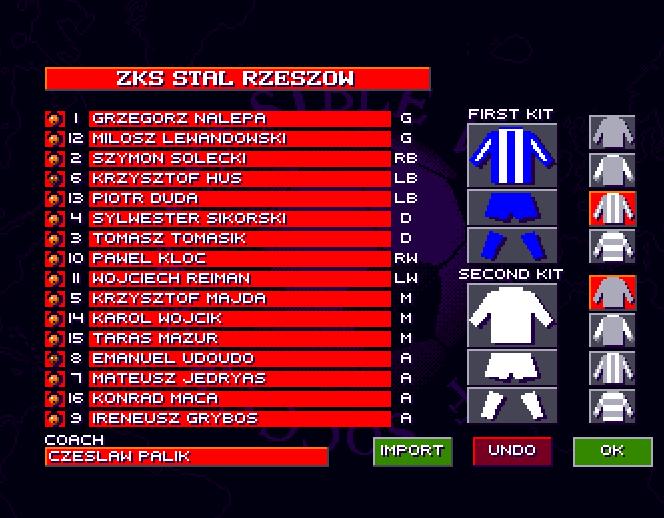The image size is (664, 518).
Task: Edit coach name Czeslaw Palik
Action: (186, 457)
